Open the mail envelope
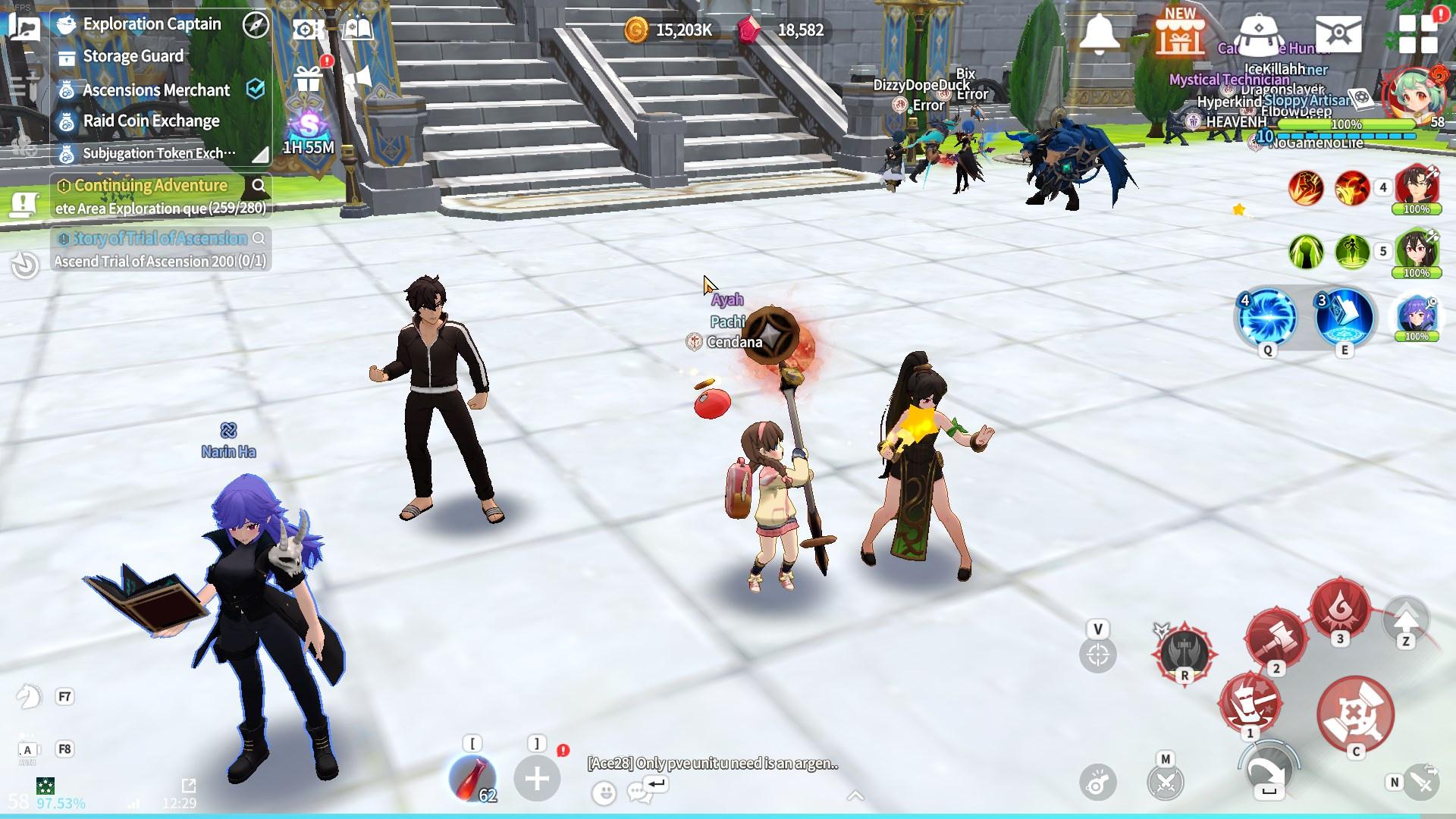Image resolution: width=1456 pixels, height=819 pixels. click(x=1338, y=33)
